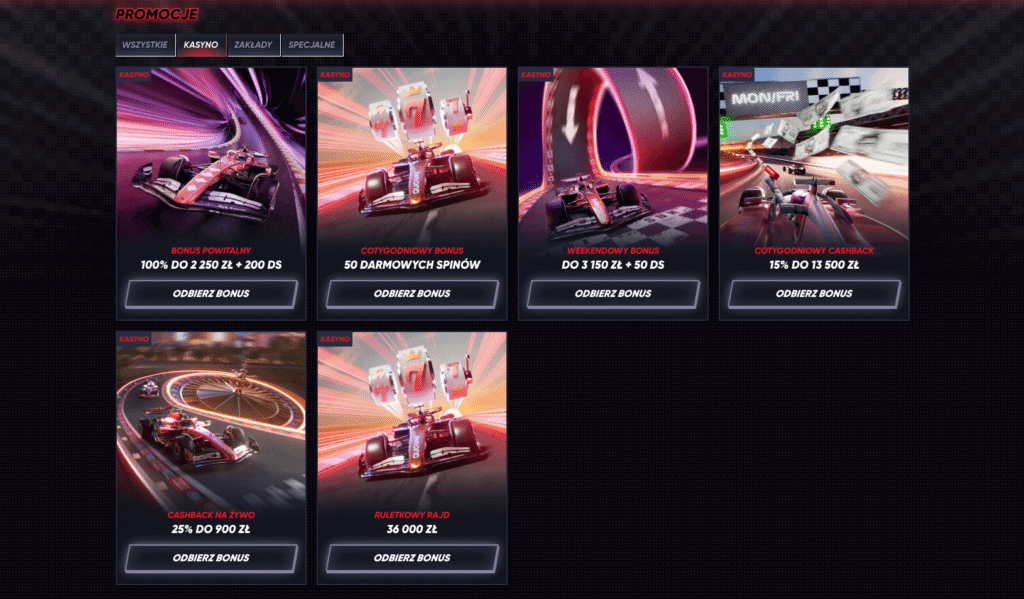Claim the Cashback Na Żywo bonus
This screenshot has width=1024, height=599.
tap(211, 558)
